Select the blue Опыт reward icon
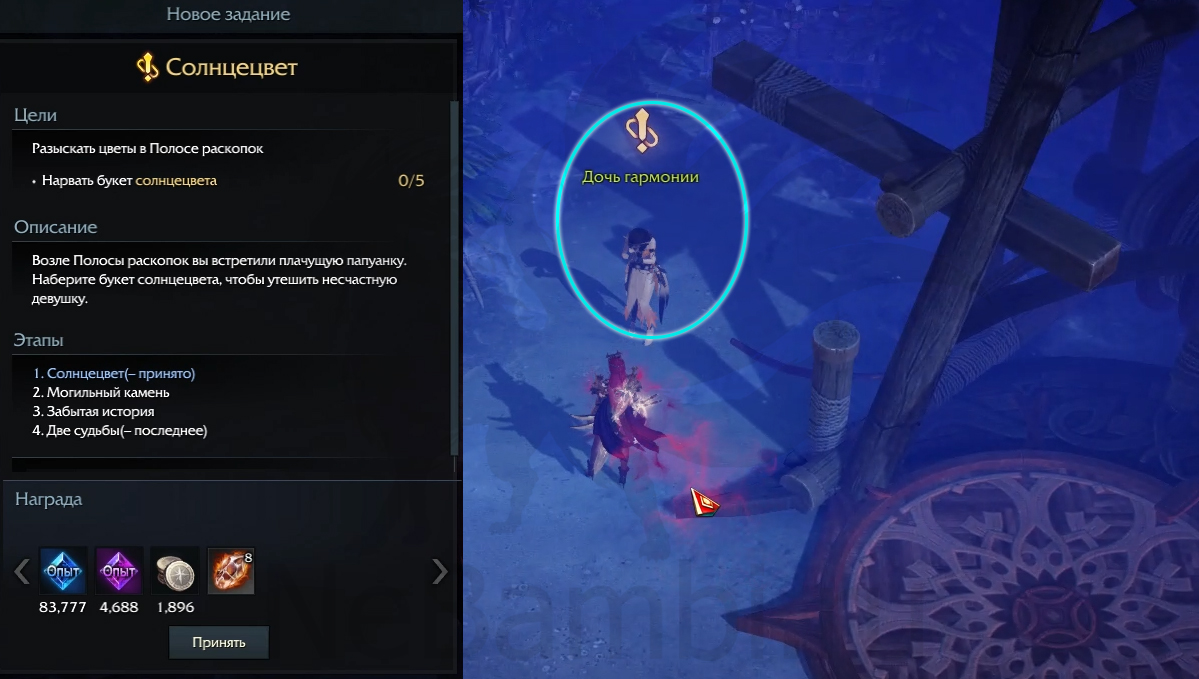Screen dimensions: 1199x679 point(63,571)
